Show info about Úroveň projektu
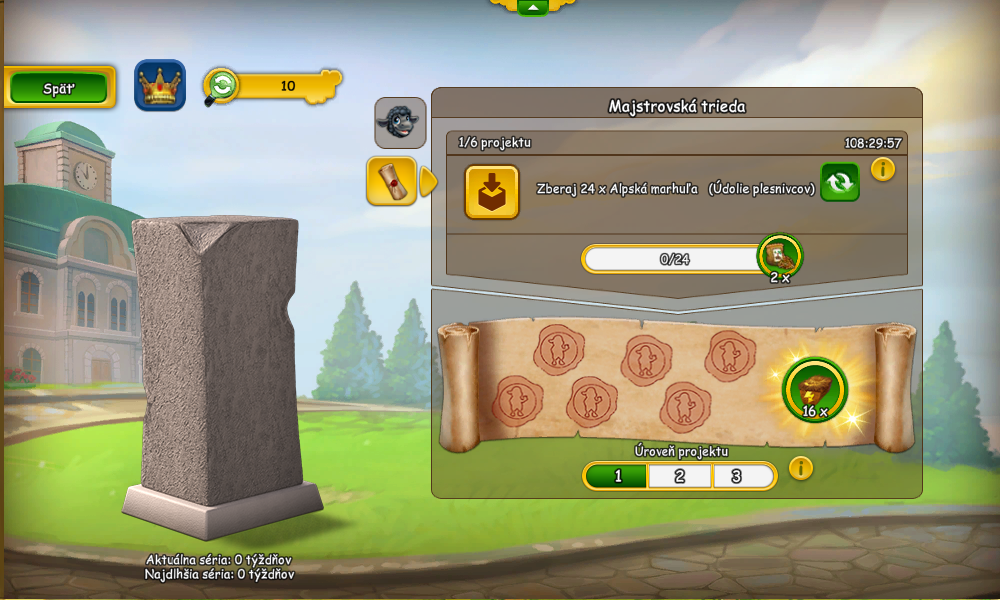Image resolution: width=1000 pixels, height=600 pixels. (801, 468)
